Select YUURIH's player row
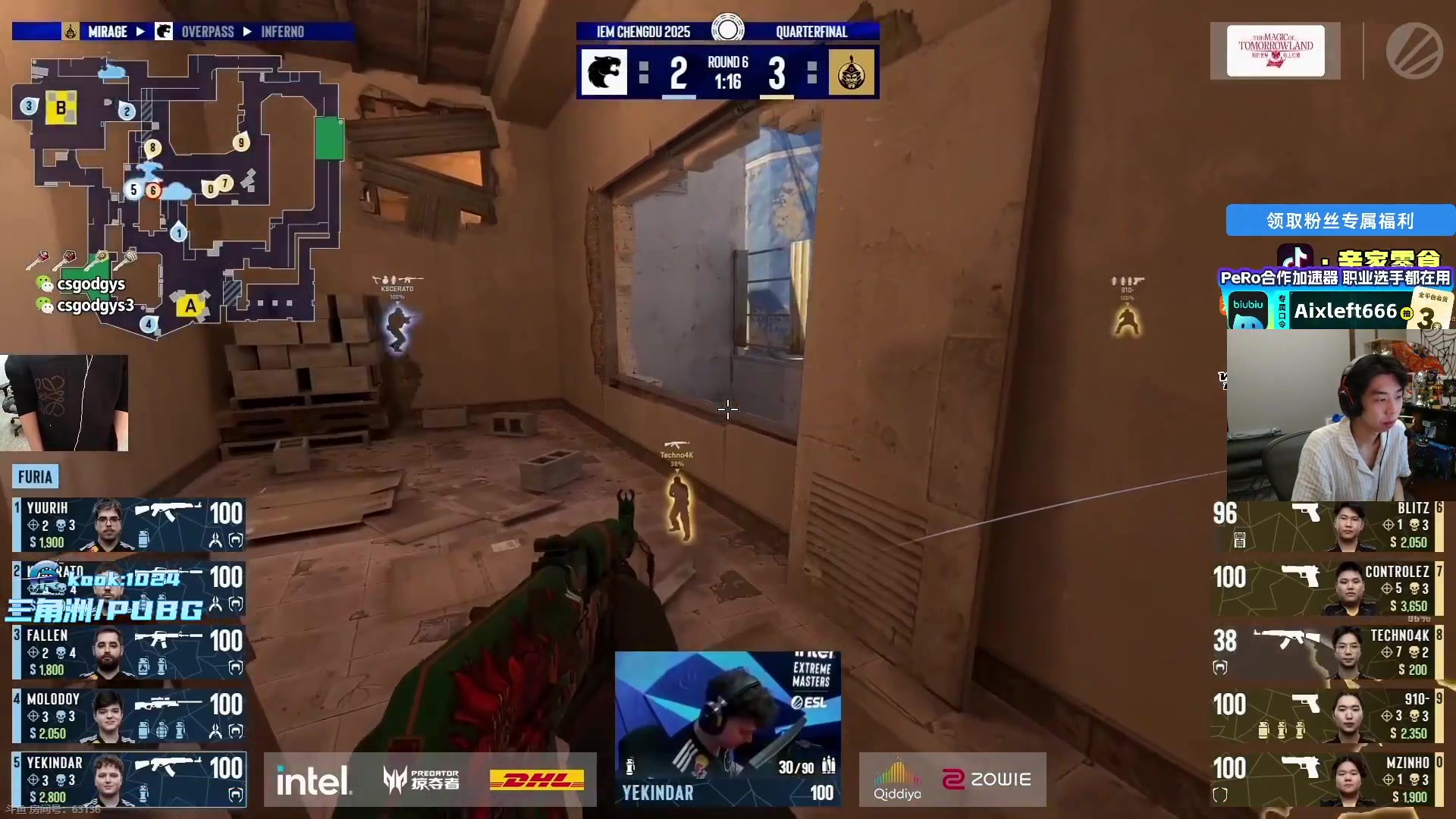This screenshot has height=819, width=1456. (129, 524)
